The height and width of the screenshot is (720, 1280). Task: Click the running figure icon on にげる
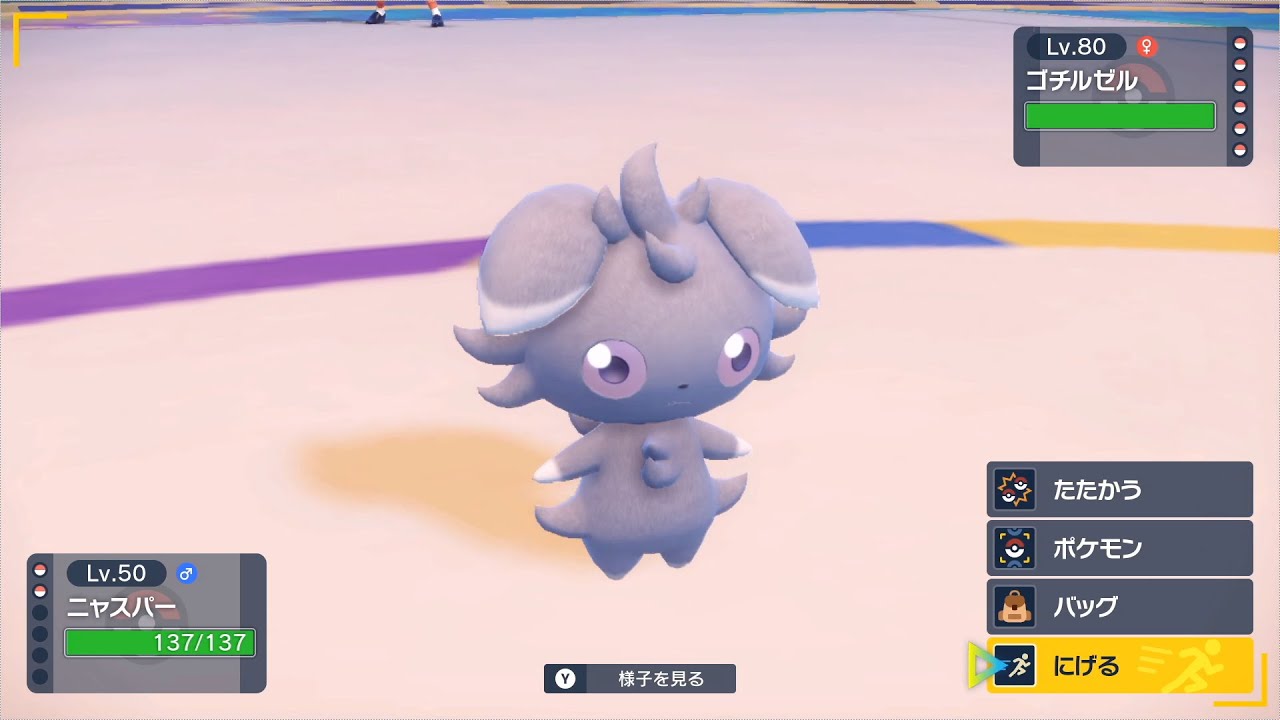1016,663
